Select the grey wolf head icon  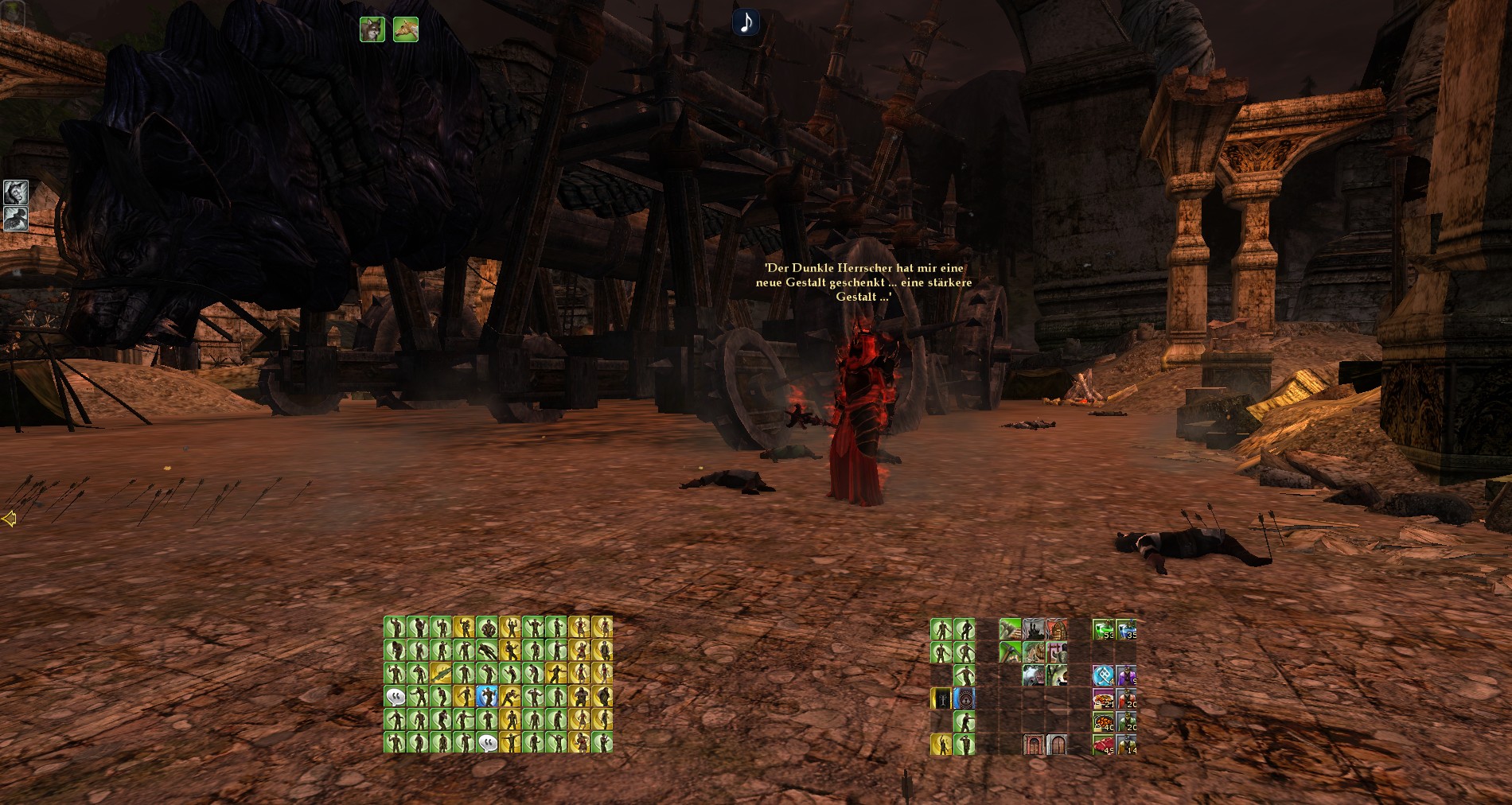pos(15,192)
